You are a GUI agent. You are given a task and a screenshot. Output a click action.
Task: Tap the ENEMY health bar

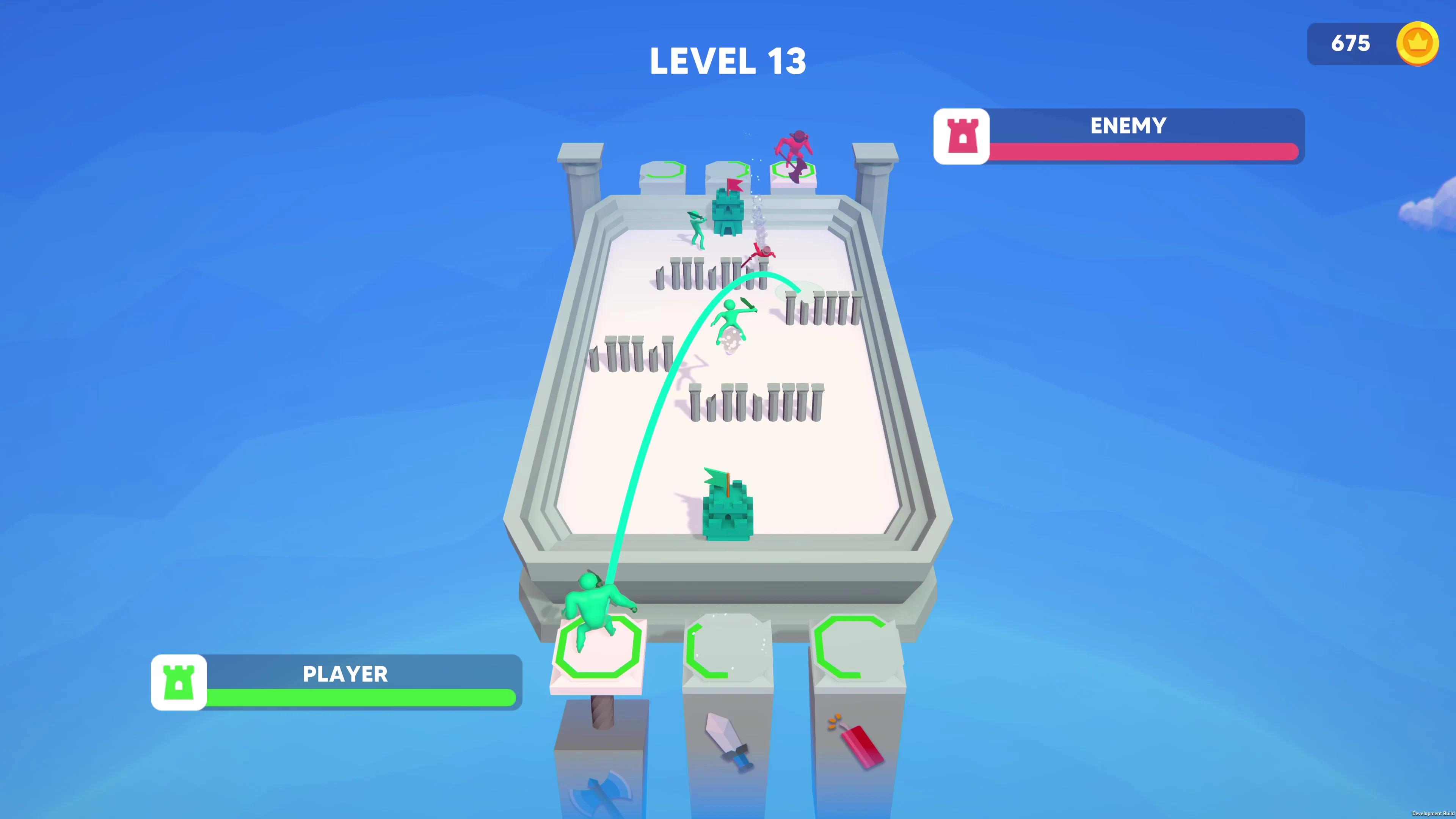tap(1145, 152)
